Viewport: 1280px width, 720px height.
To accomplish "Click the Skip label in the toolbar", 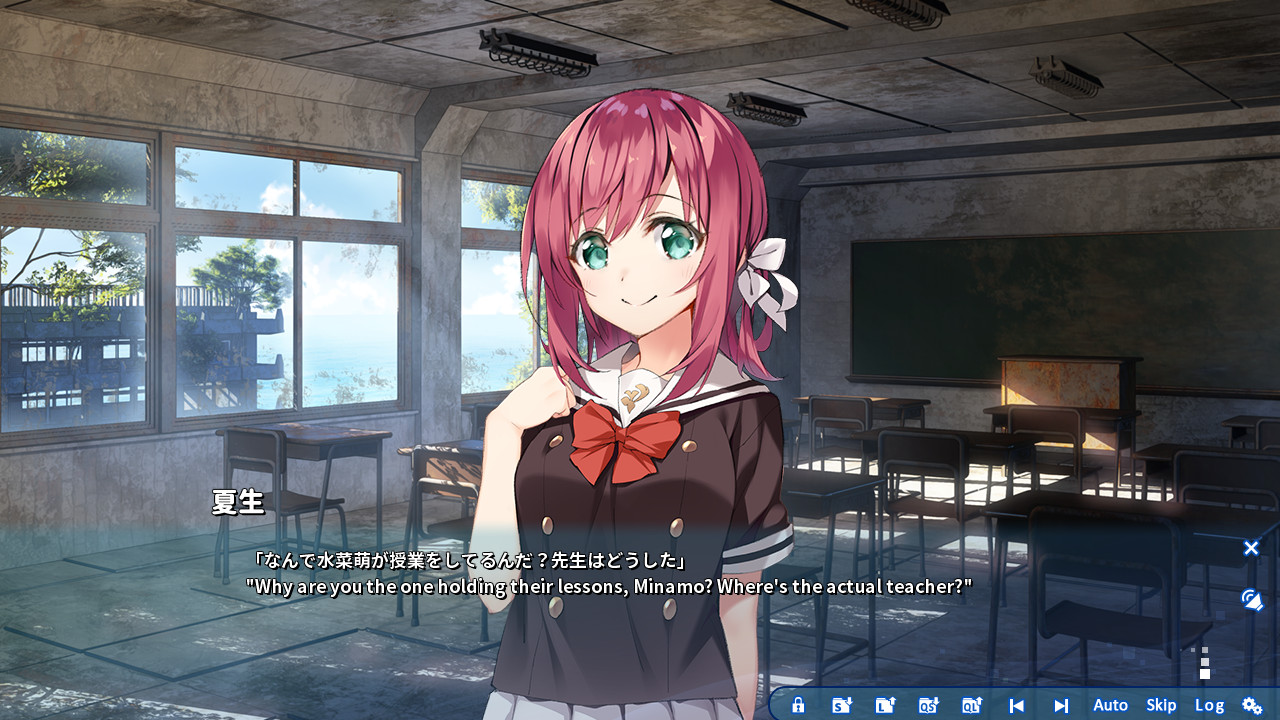I will click(x=1160, y=705).
